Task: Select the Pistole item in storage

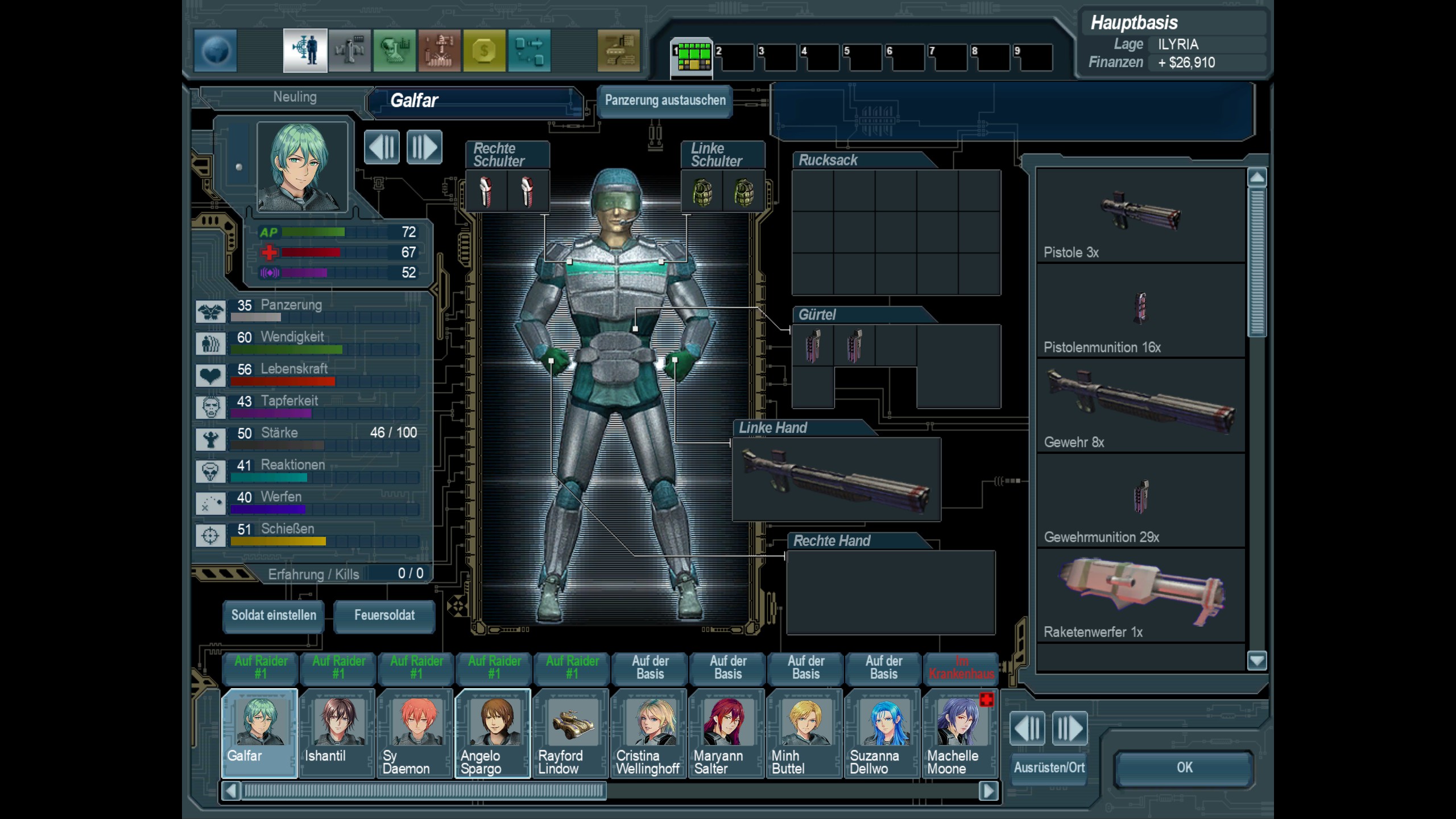Action: pos(1140,216)
